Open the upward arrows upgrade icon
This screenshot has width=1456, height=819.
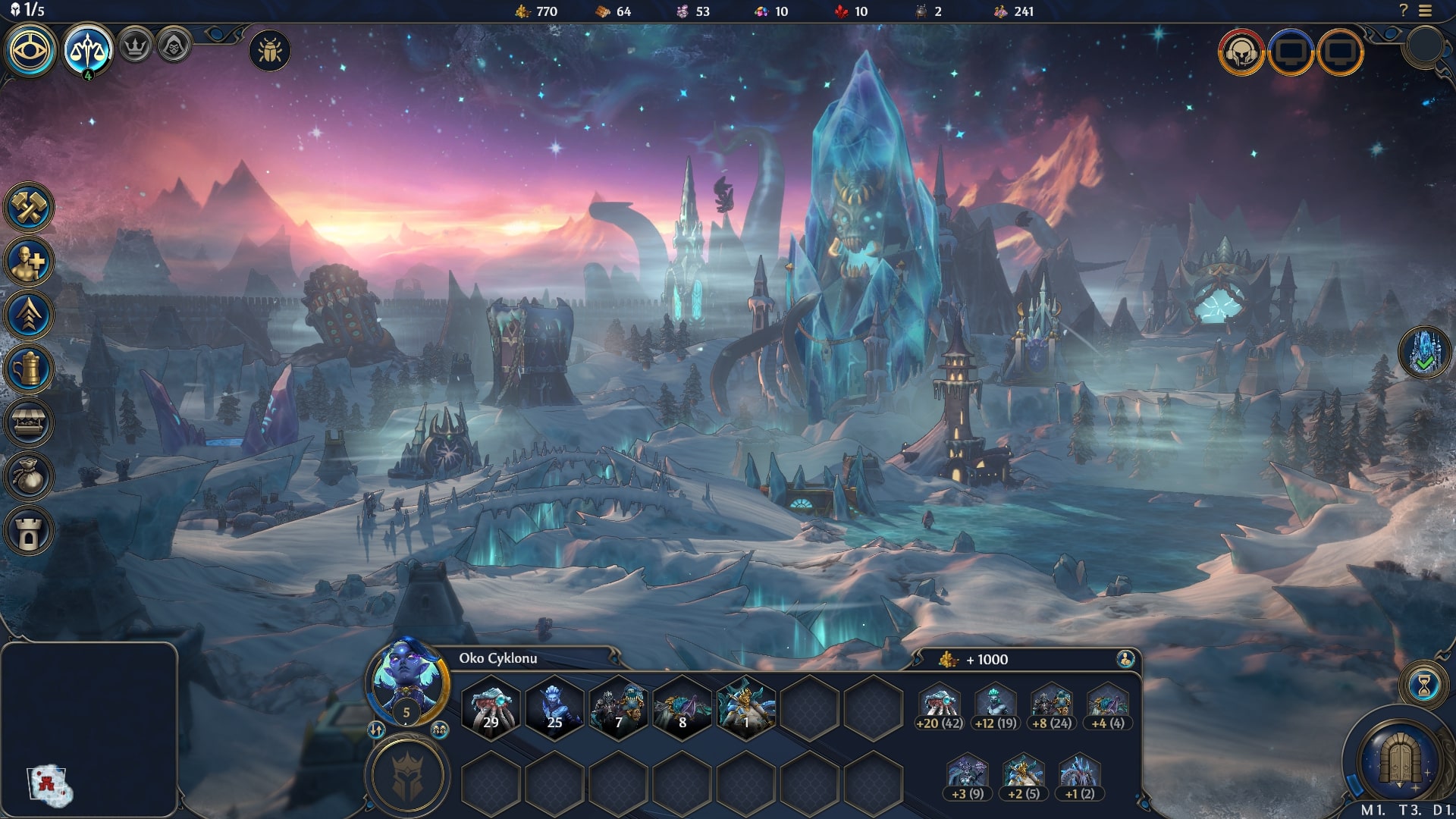coord(29,315)
